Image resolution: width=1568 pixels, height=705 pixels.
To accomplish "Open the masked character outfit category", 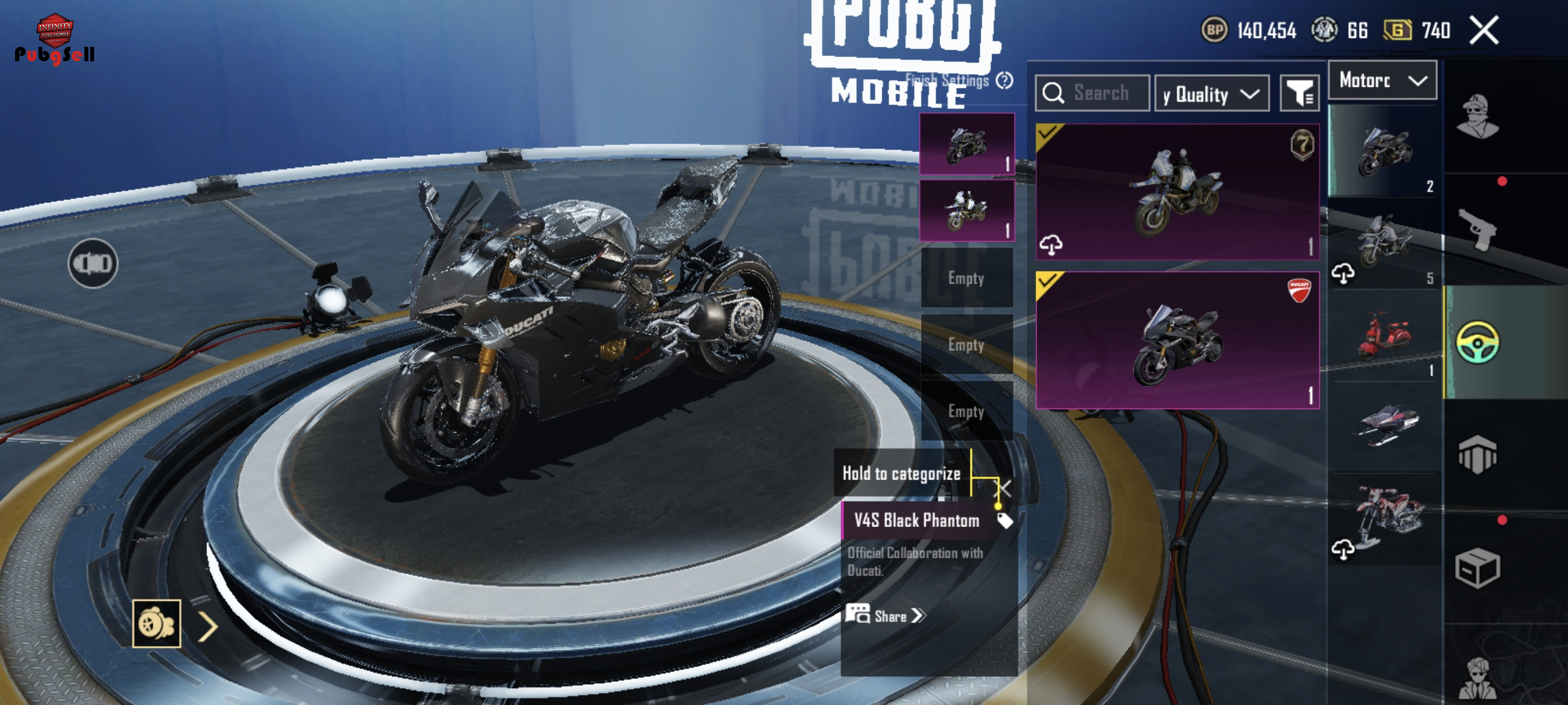I will [x=1478, y=117].
